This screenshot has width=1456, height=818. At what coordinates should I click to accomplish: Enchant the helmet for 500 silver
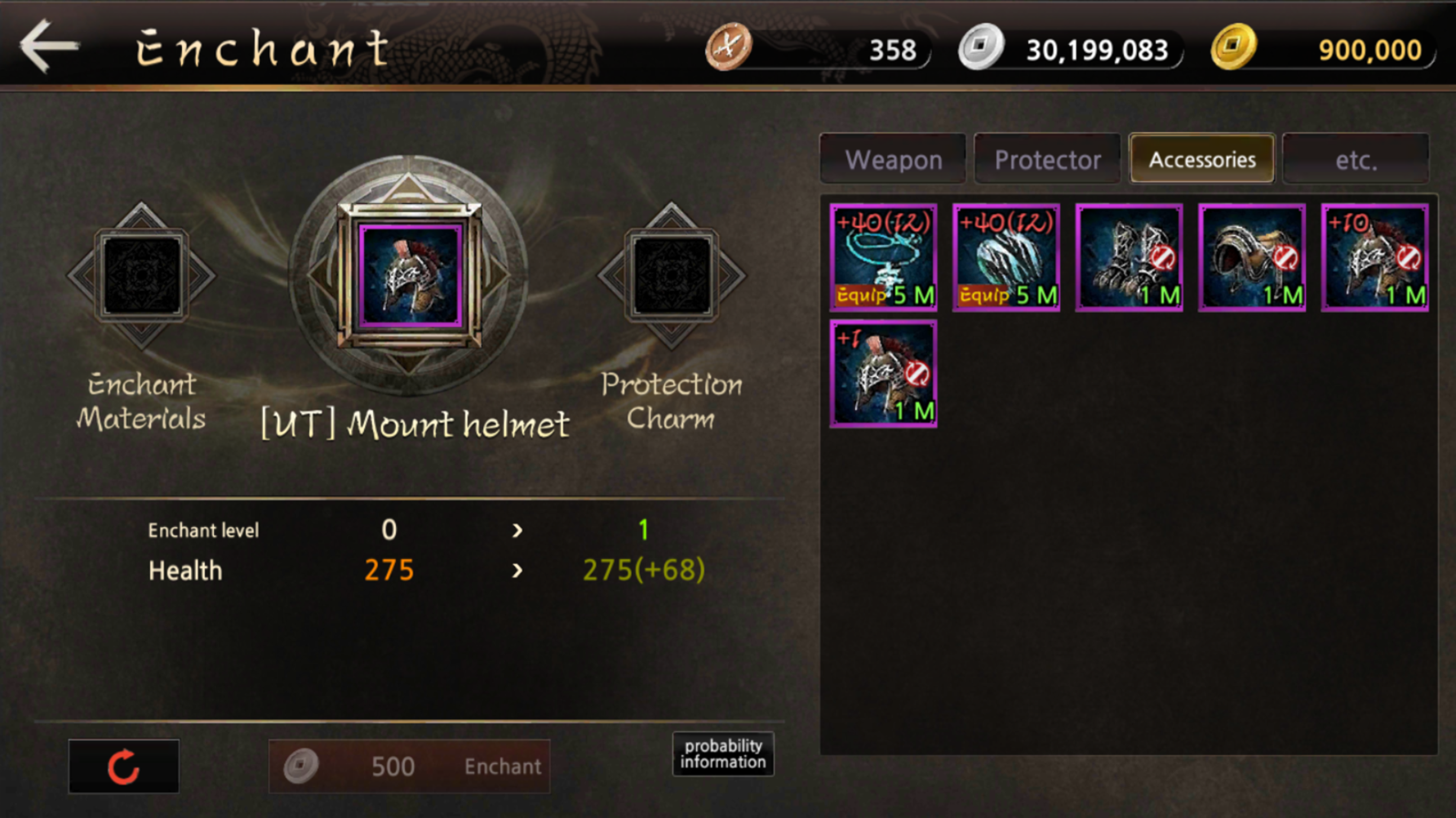[409, 767]
